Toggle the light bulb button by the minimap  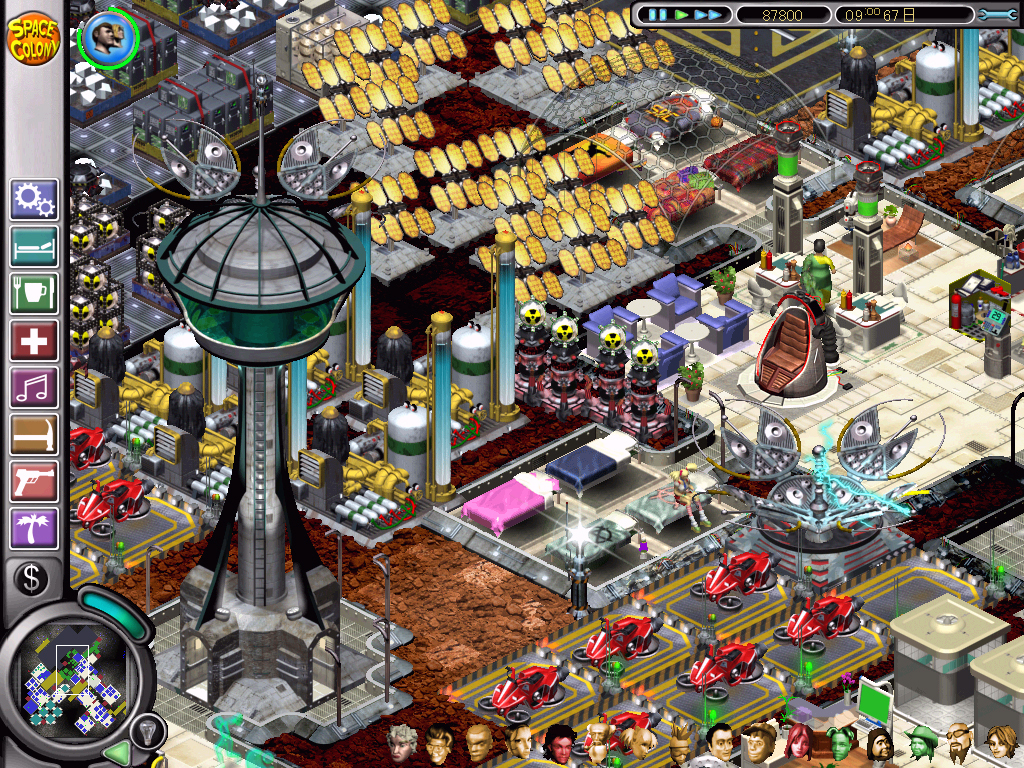(x=147, y=732)
